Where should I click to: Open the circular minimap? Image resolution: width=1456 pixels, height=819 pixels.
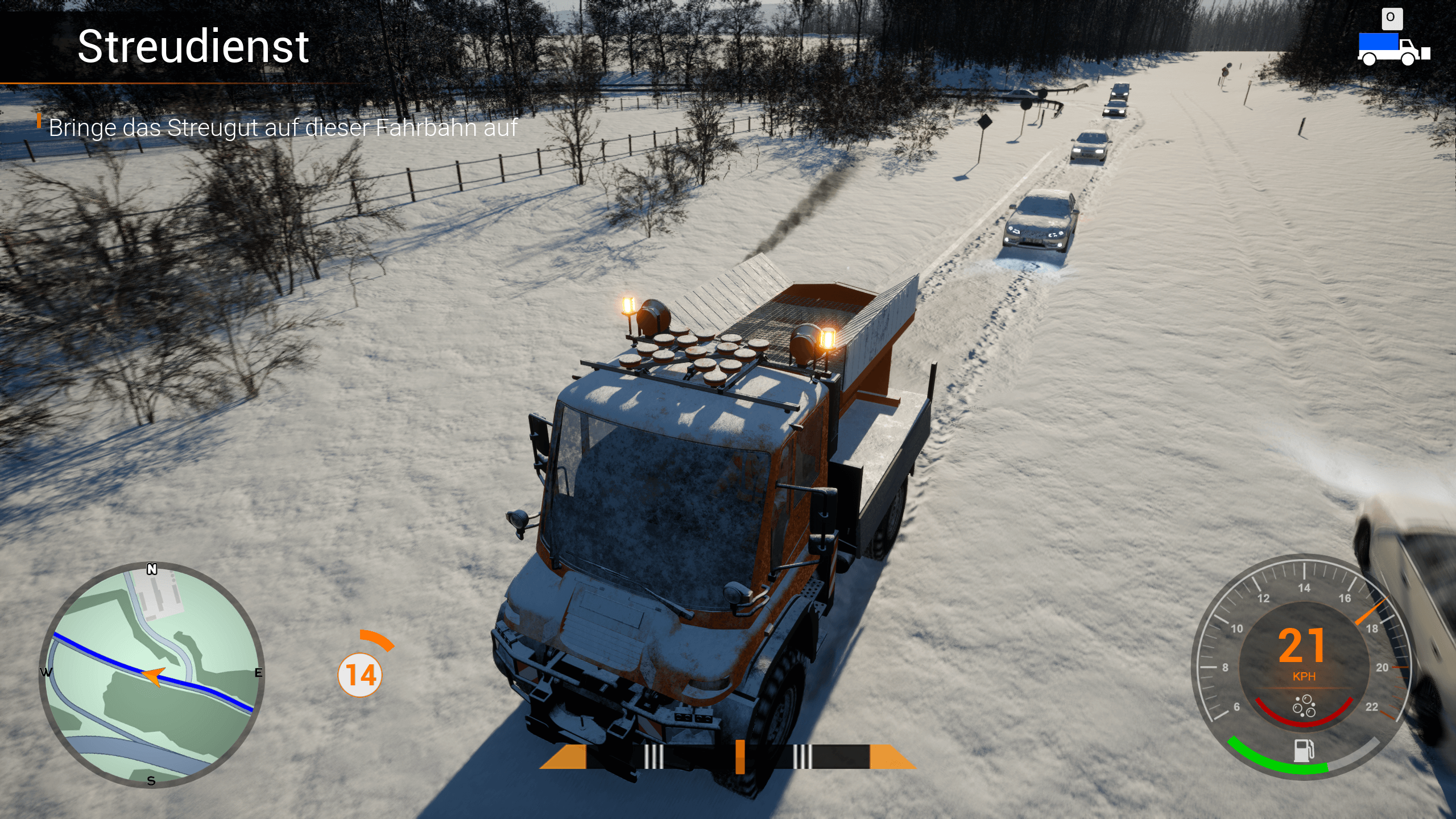[151, 675]
